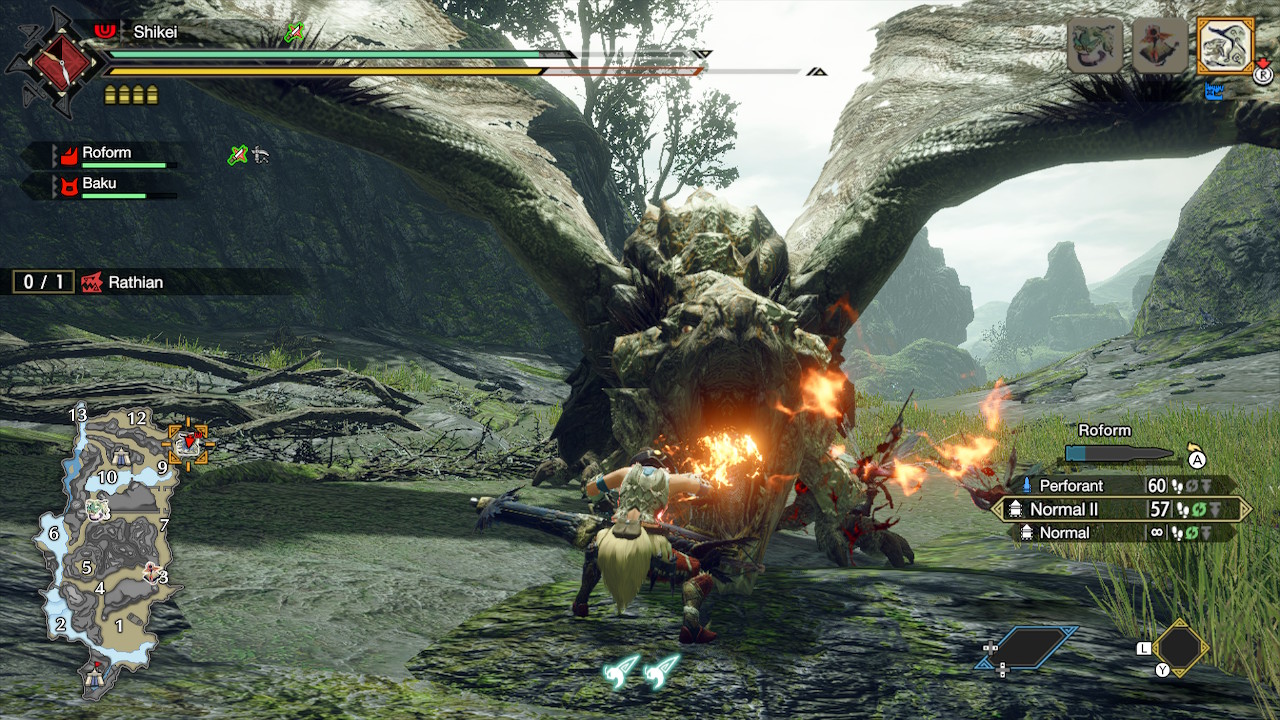Select the gold diamond action slot
Viewport: 1280px width, 720px height.
tap(1180, 647)
